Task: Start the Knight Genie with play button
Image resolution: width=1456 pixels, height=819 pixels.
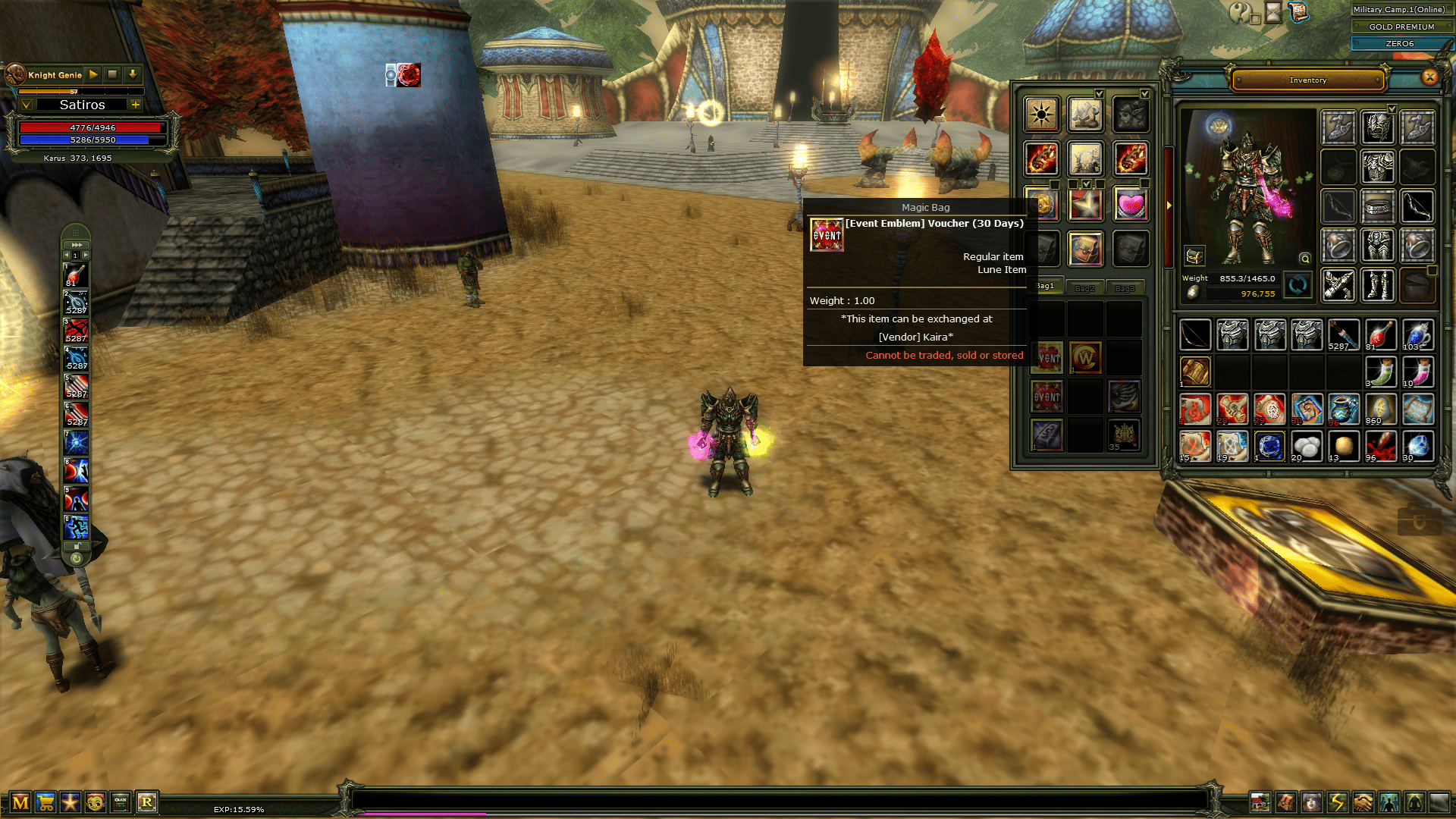Action: pos(93,74)
